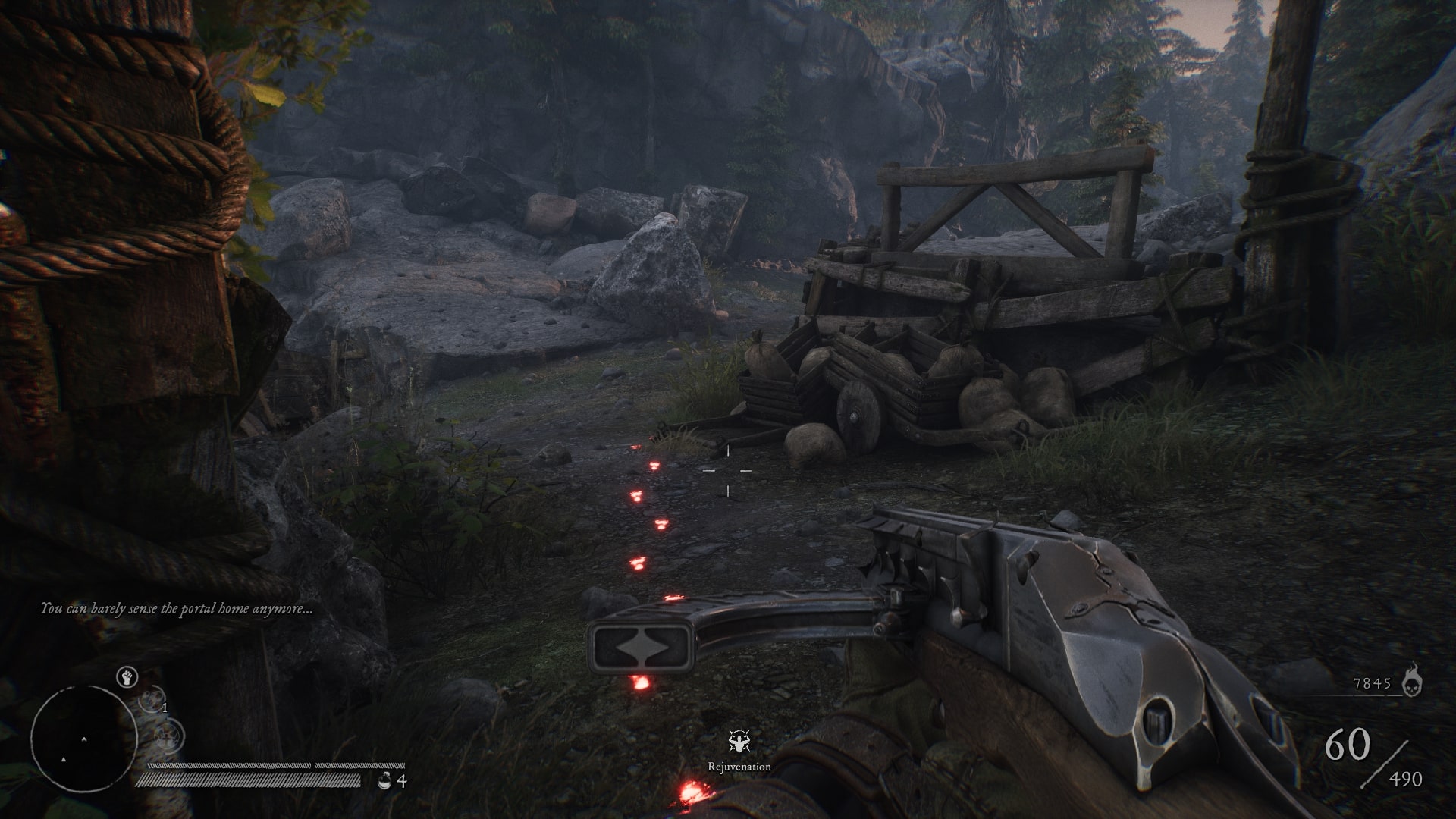Select the Rejuvenation buff icon
1456x819 pixels.
(739, 742)
